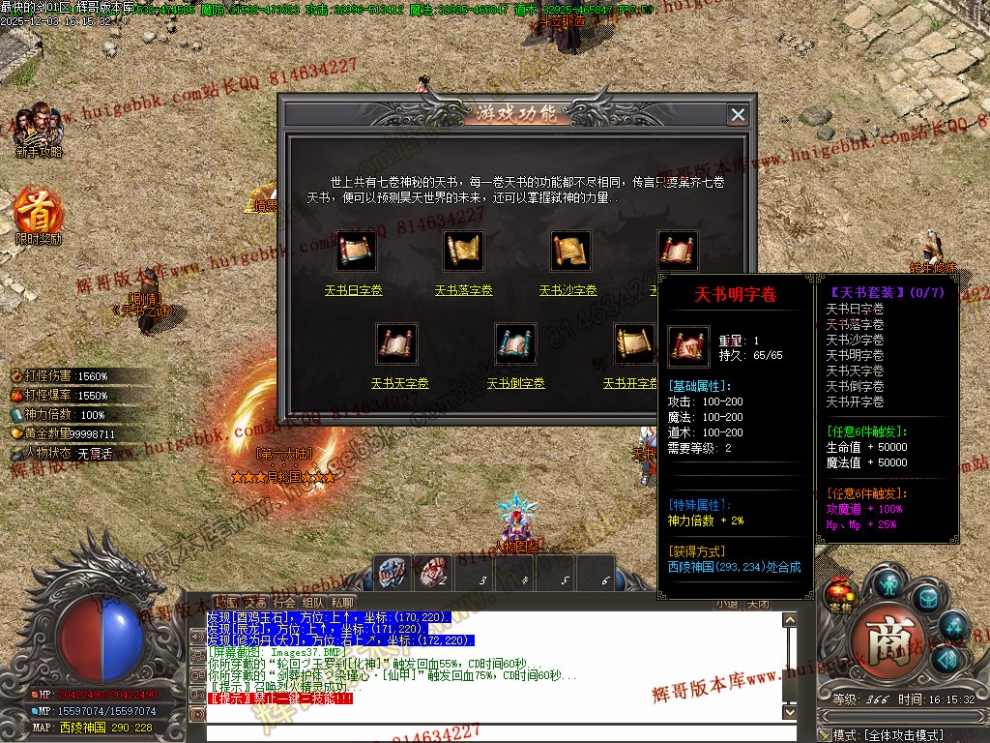The height and width of the screenshot is (743, 990).
Task: Switch chat to the 私聊 private tab
Action: click(x=342, y=603)
